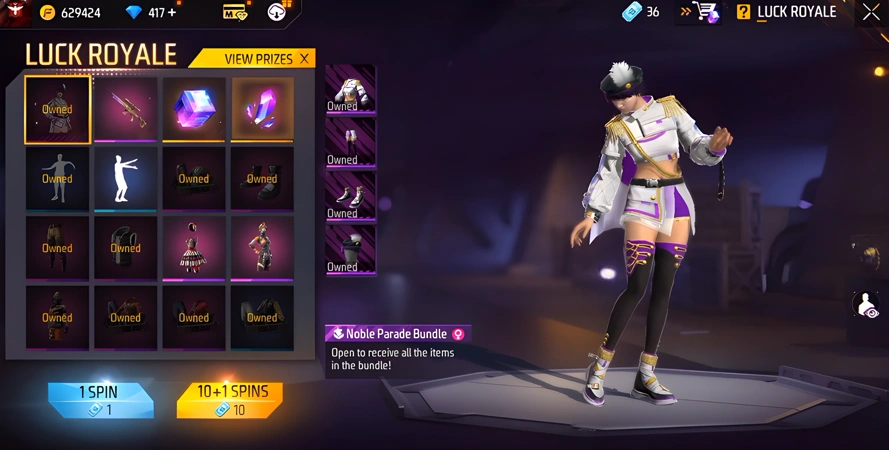The height and width of the screenshot is (450, 889).
Task: Select the female outfit bundle prize
Action: [x=262, y=248]
